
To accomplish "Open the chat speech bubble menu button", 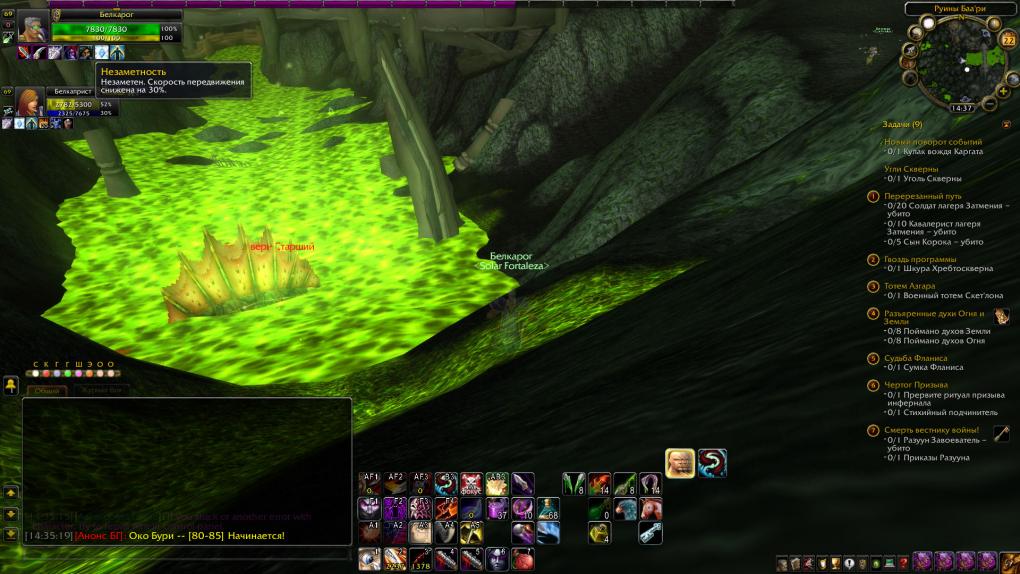I will click(x=11, y=385).
